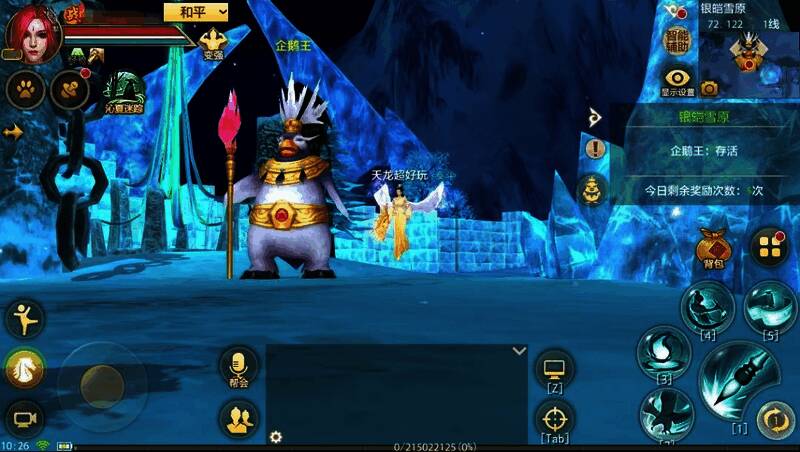Open the chat settings gear icon

pyautogui.click(x=276, y=437)
